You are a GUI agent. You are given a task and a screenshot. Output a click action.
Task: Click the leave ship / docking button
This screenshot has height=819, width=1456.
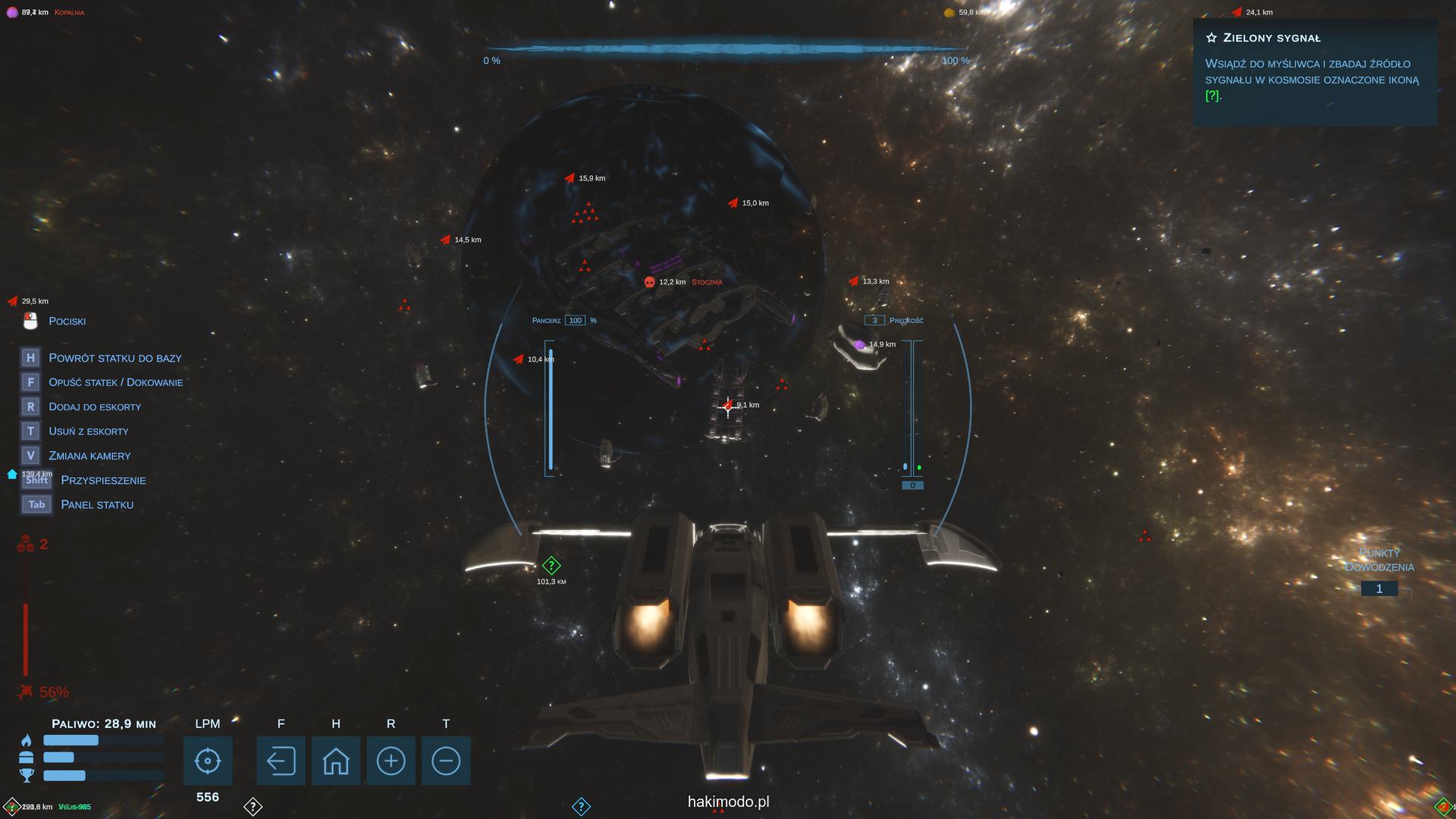pyautogui.click(x=281, y=761)
